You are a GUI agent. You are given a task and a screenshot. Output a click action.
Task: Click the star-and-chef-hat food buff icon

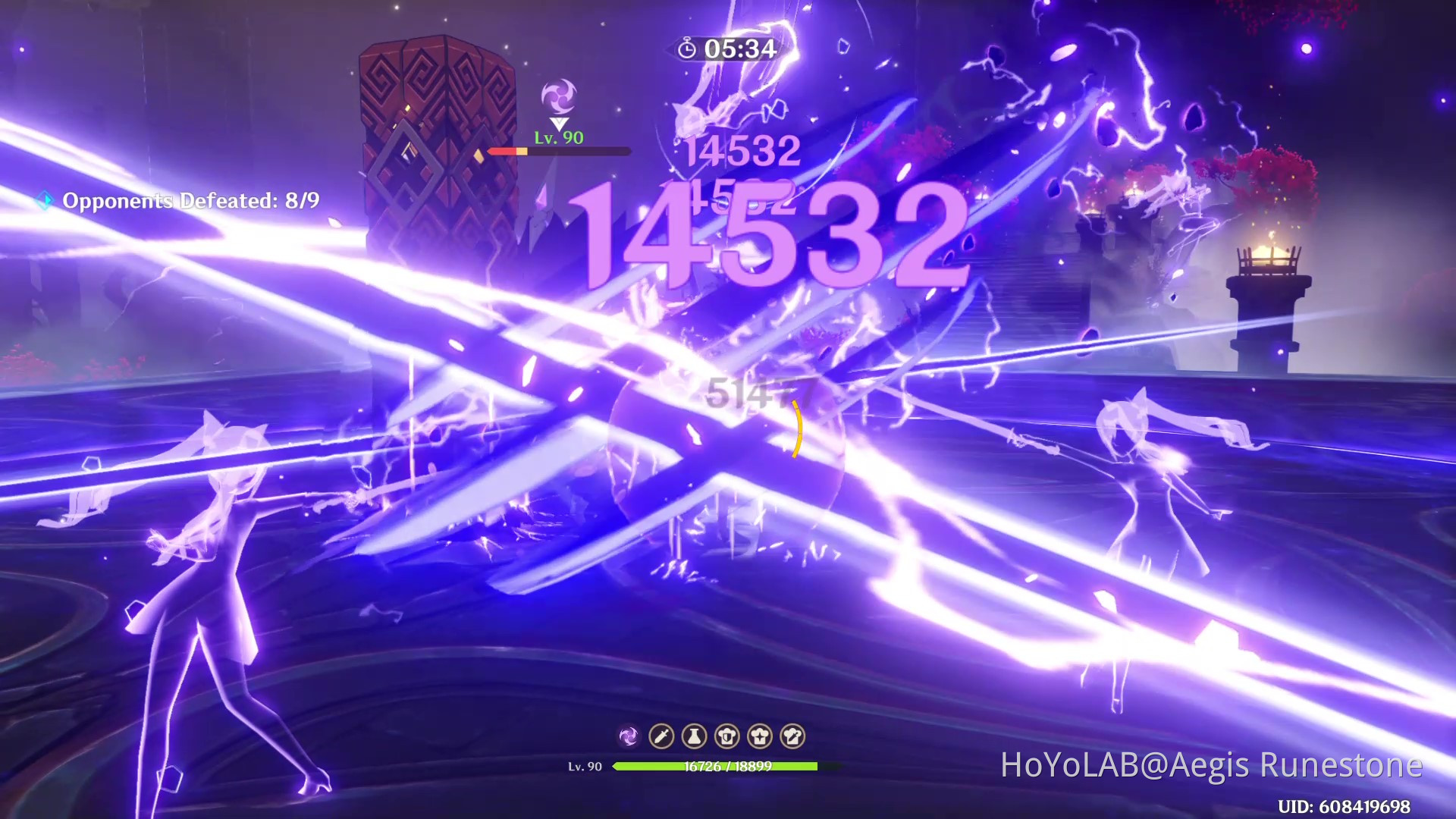click(759, 736)
